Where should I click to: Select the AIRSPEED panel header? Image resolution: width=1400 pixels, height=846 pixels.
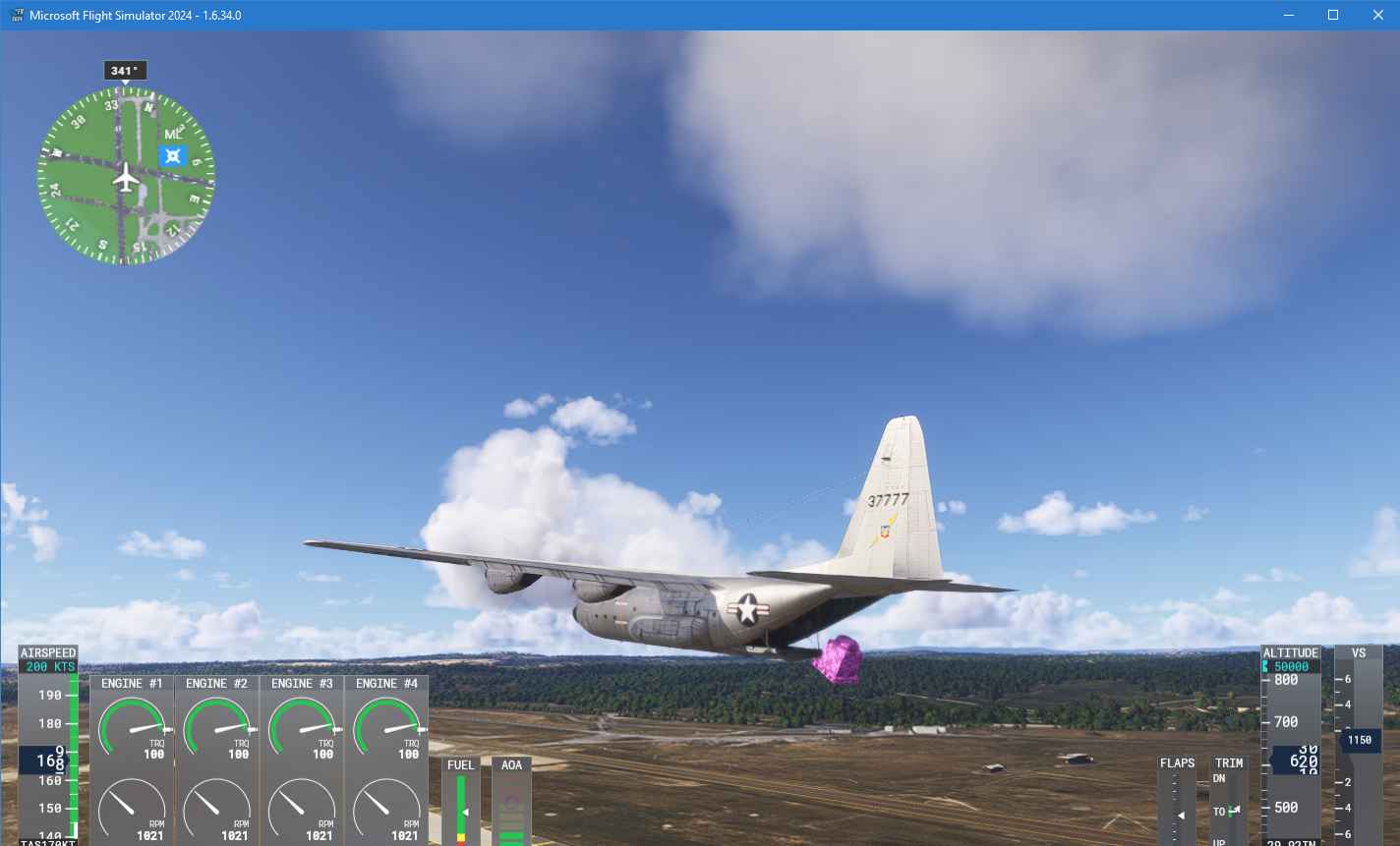click(x=47, y=652)
